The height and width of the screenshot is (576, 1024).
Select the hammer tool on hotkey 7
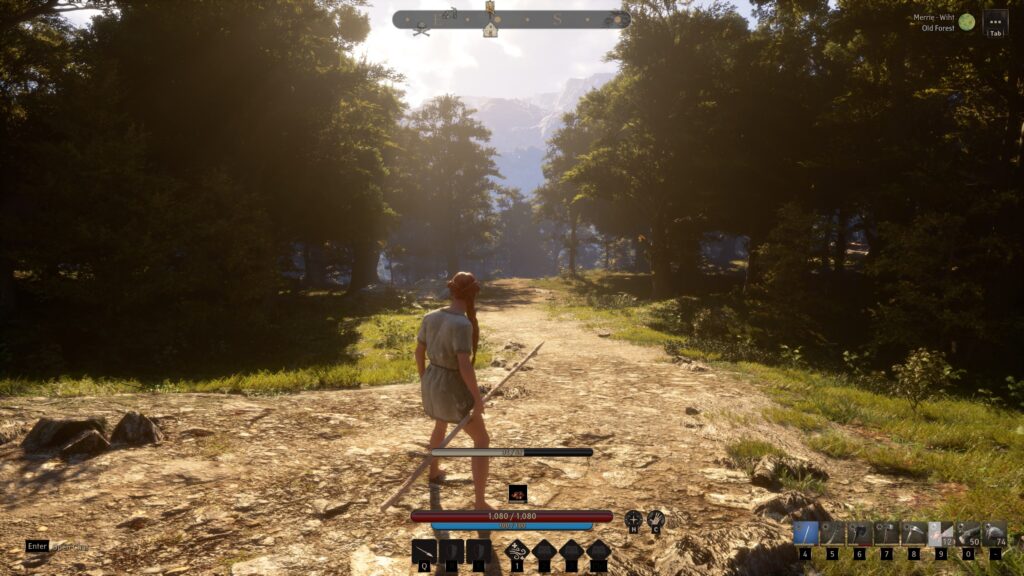(886, 534)
